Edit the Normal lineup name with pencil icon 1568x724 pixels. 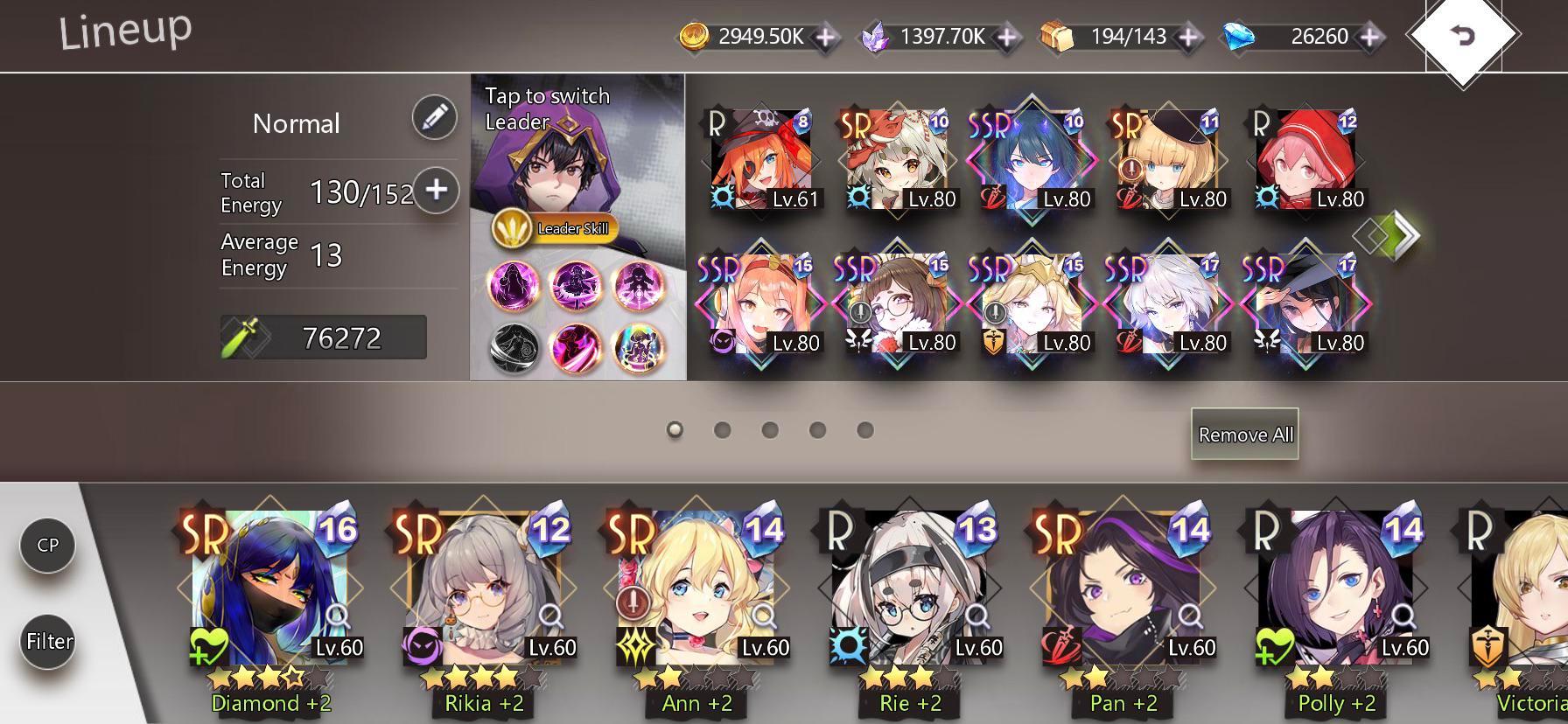point(435,118)
